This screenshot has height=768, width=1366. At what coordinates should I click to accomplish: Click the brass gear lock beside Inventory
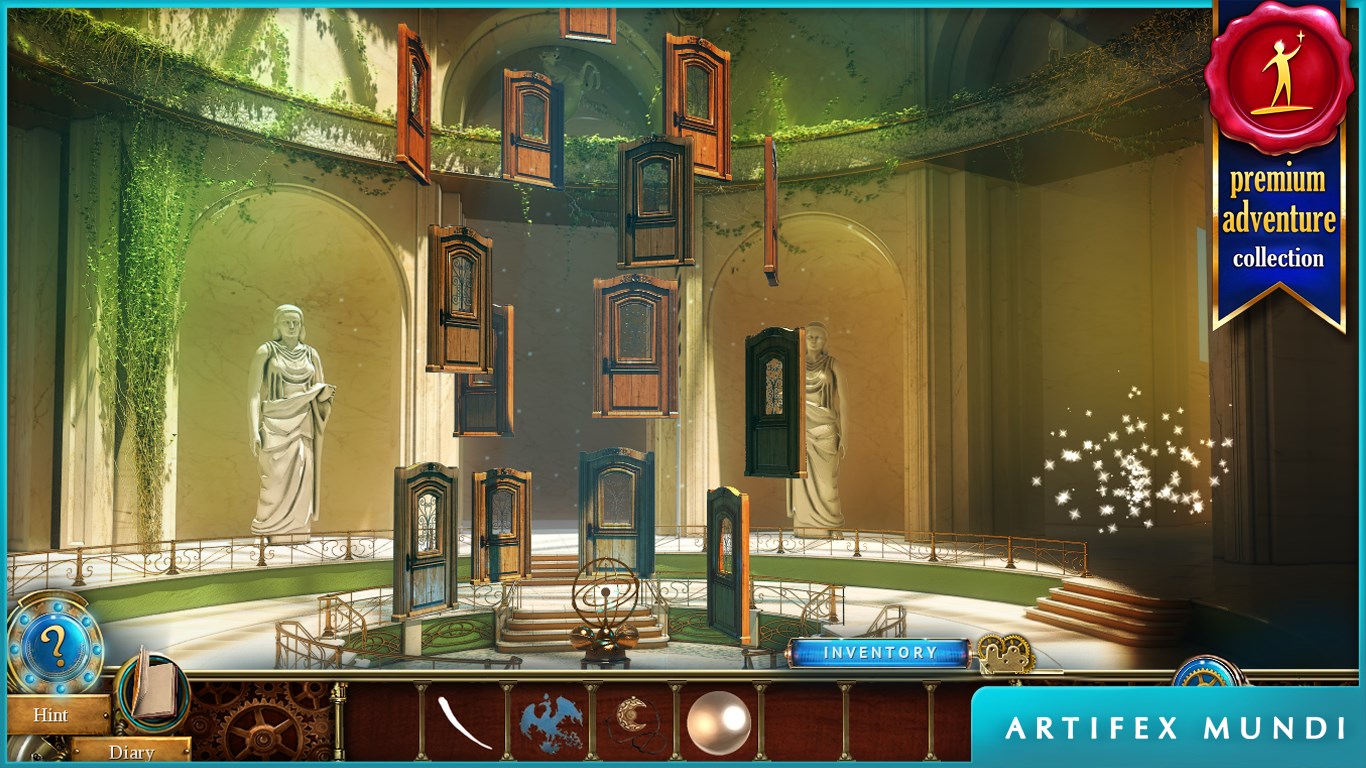coord(1004,655)
